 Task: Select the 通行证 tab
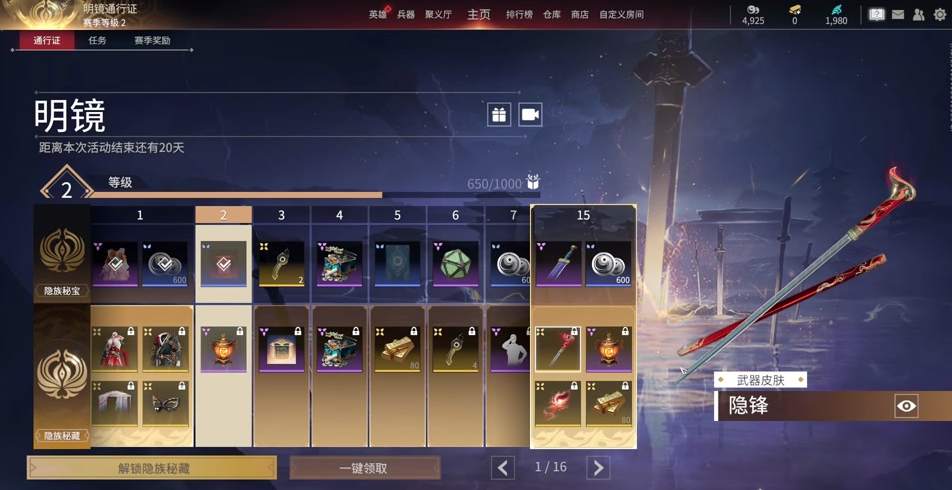pyautogui.click(x=46, y=41)
